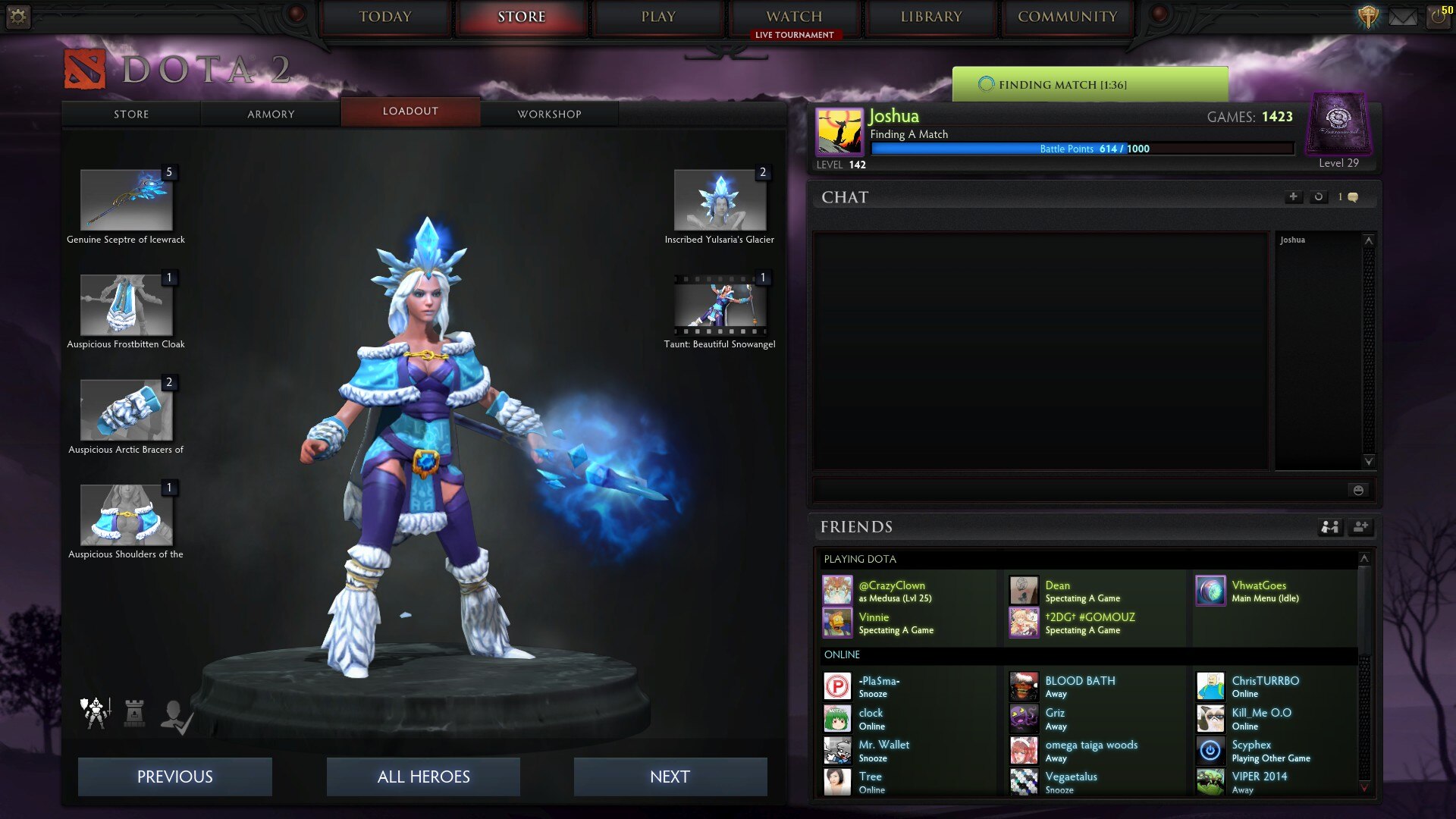
Task: Switch to the PLAY section
Action: [657, 17]
